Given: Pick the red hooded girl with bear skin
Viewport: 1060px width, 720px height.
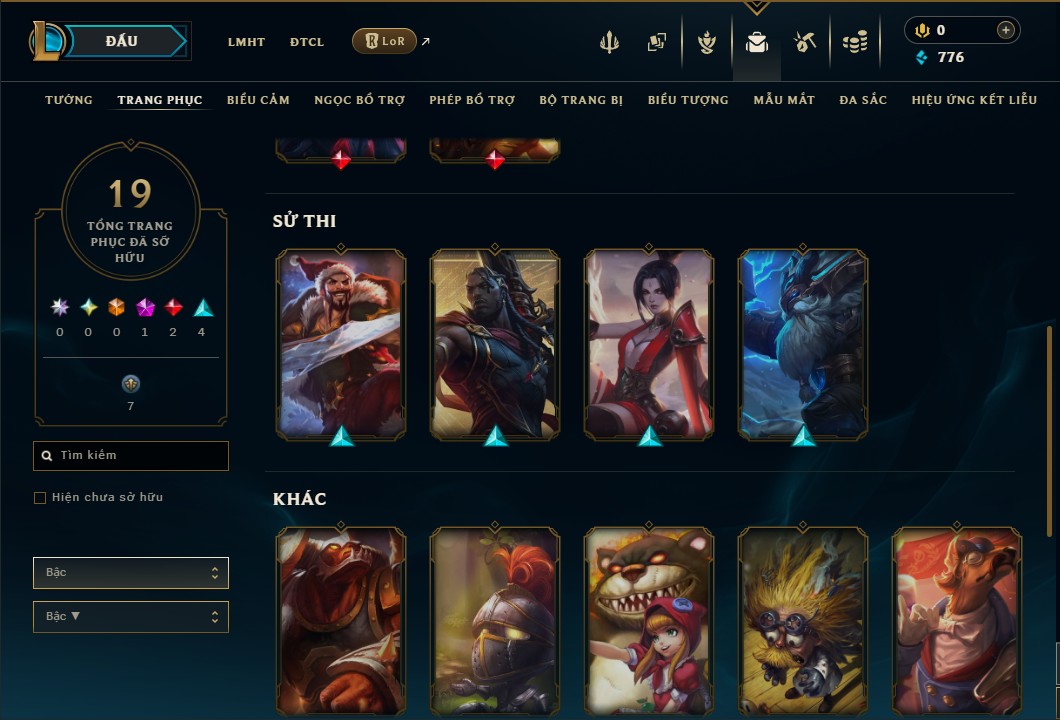Looking at the screenshot, I should coord(649,620).
